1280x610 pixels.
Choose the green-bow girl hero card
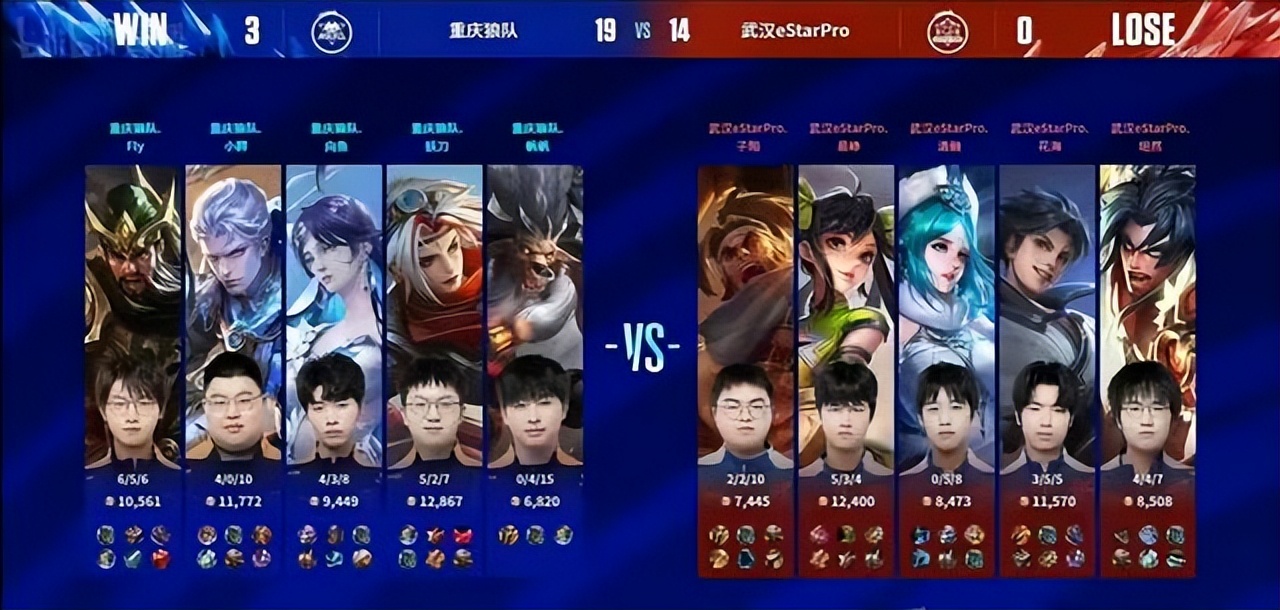[846, 315]
